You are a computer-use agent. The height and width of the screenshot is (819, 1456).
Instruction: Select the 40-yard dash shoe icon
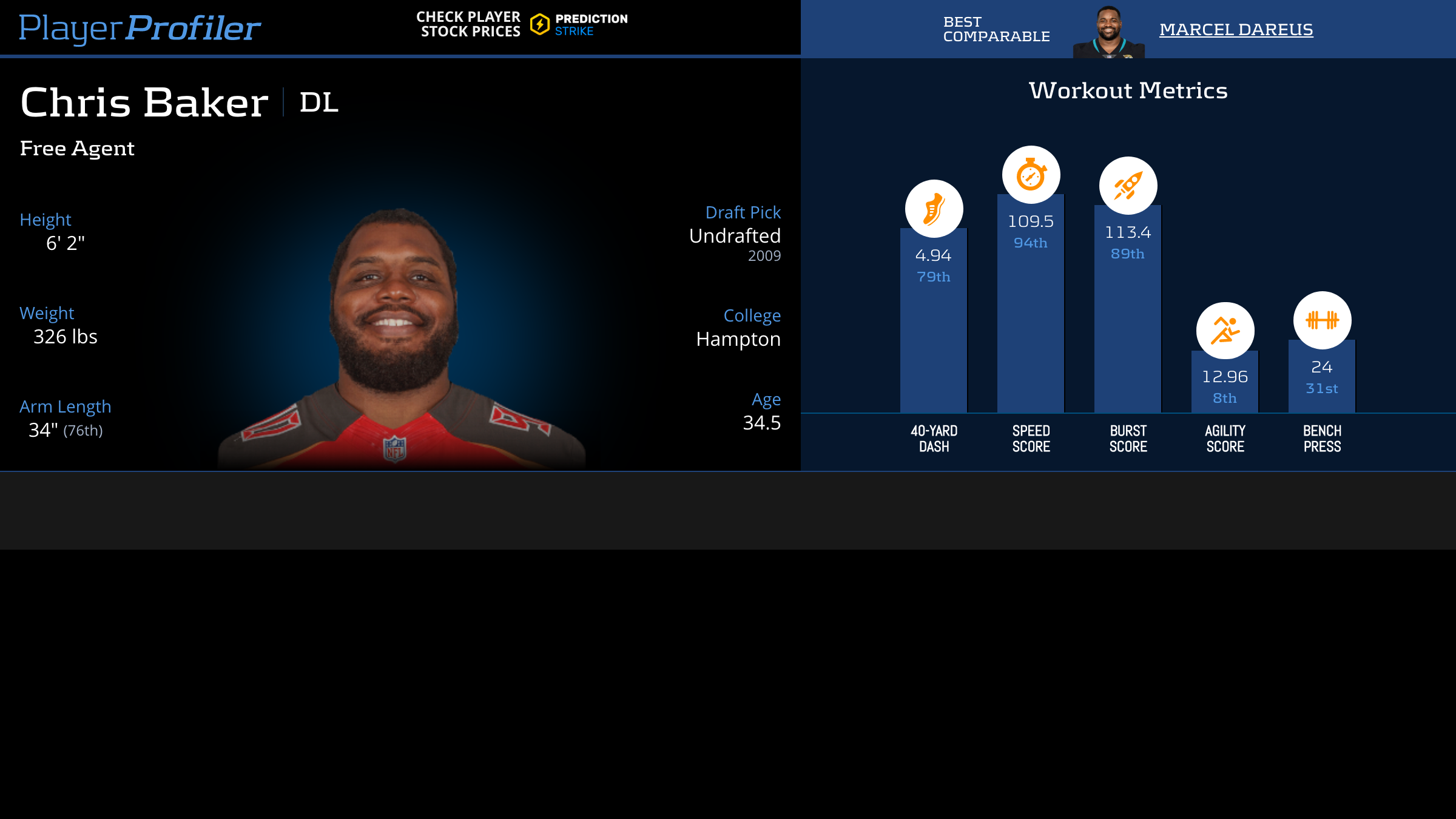click(x=934, y=209)
